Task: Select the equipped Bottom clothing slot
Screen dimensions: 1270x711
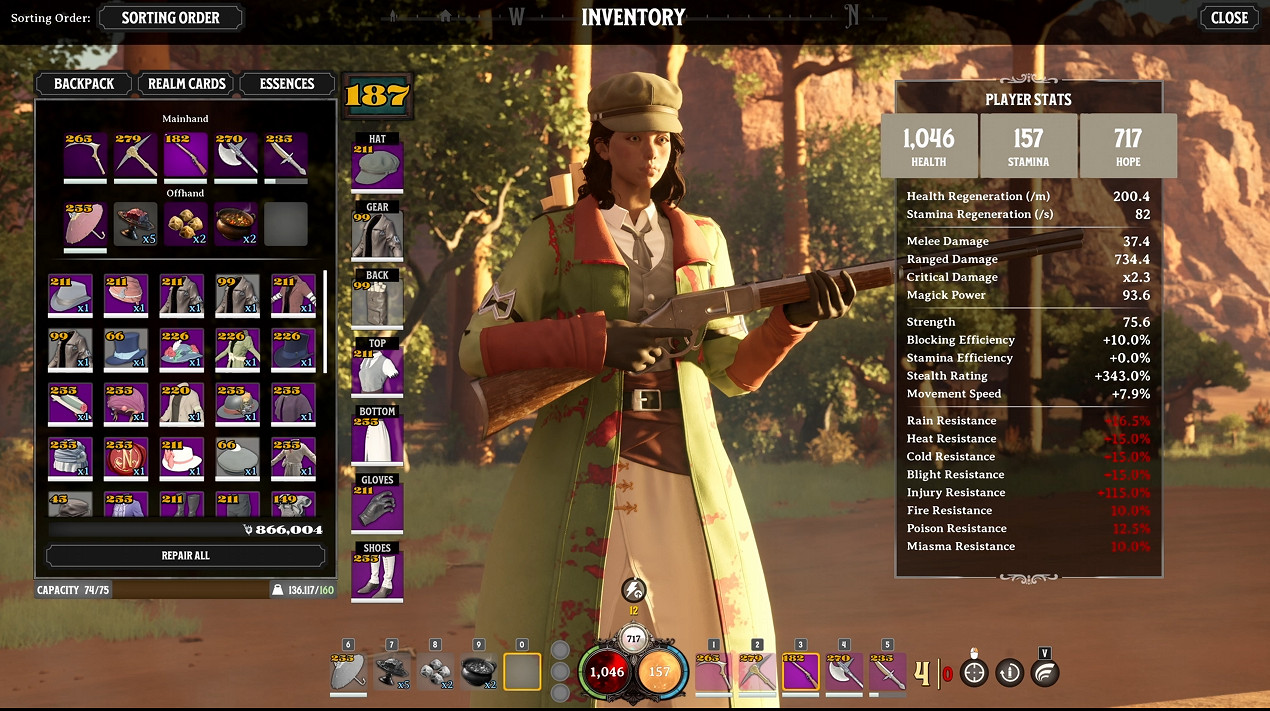Action: coord(377,438)
